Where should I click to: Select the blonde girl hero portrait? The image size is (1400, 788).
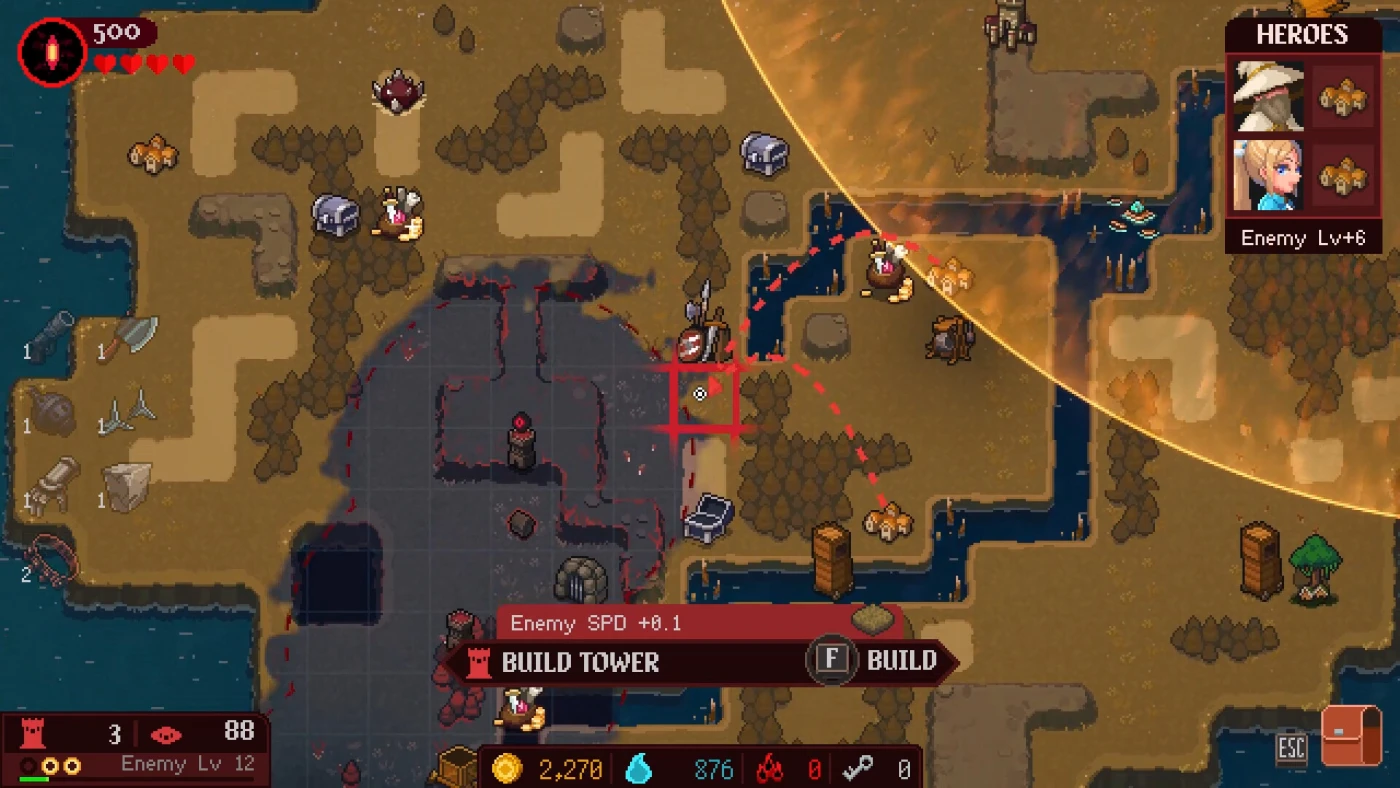click(1269, 175)
